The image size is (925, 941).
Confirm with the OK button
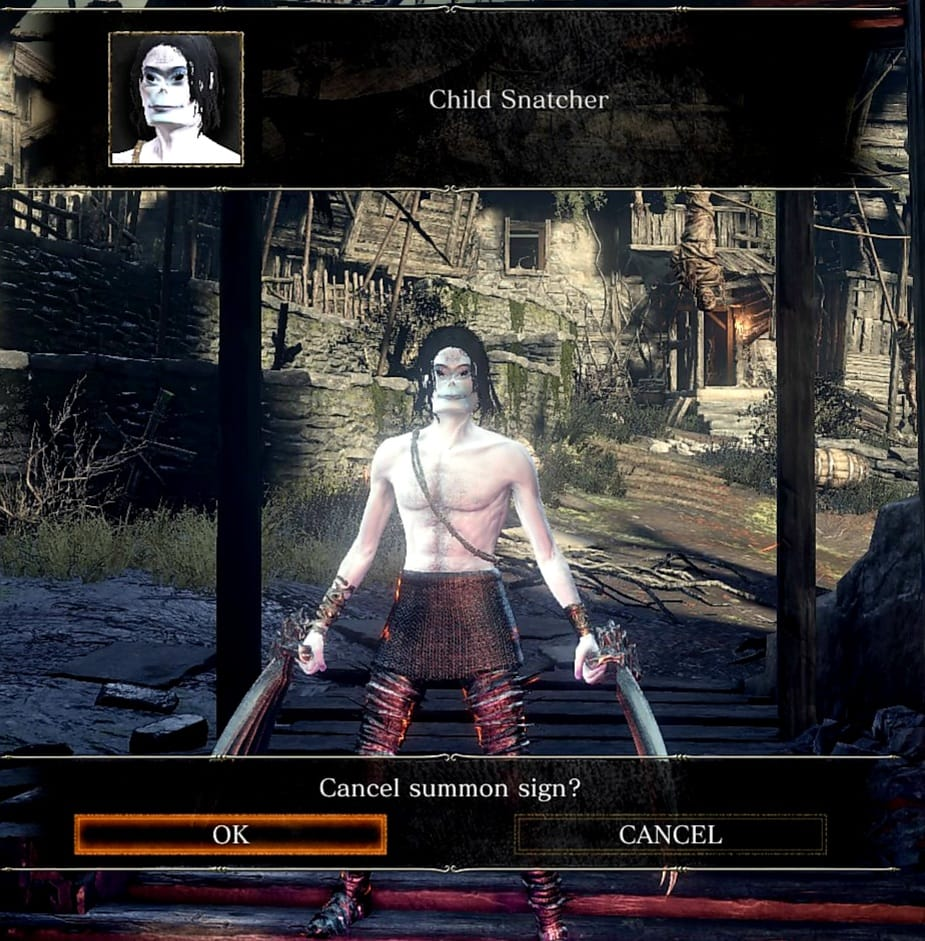[230, 834]
